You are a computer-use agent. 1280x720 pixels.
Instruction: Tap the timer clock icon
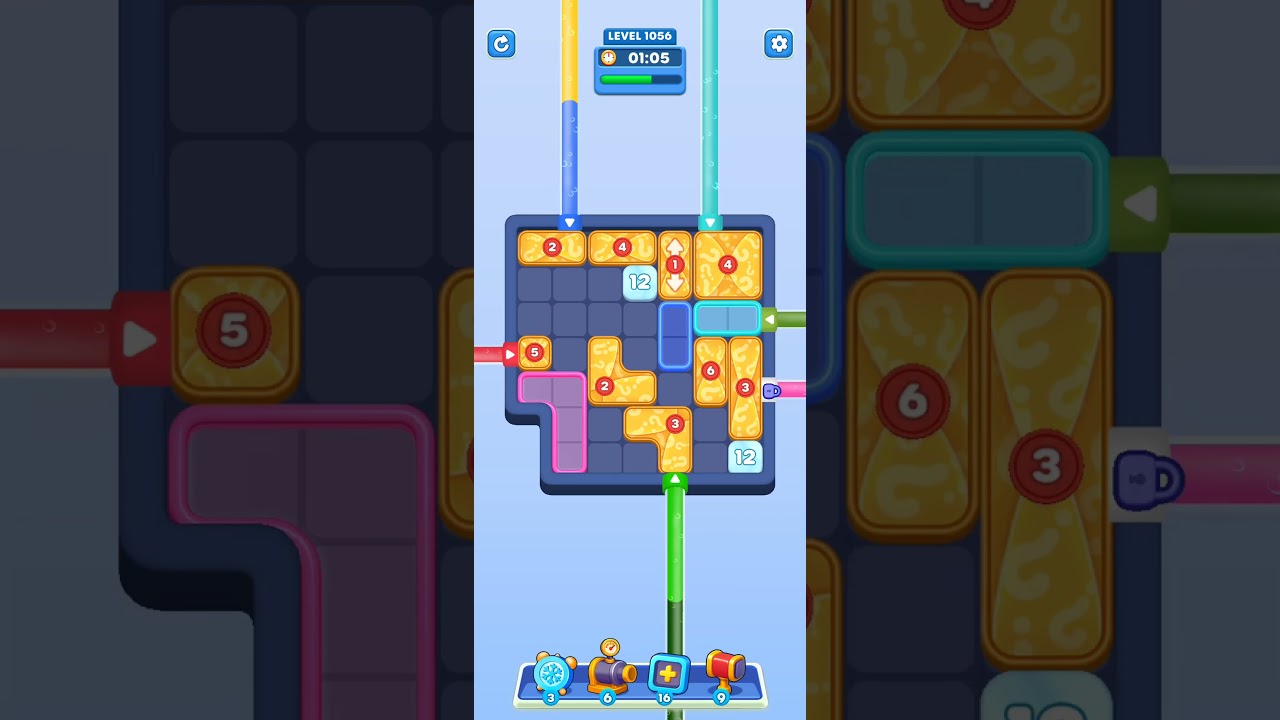[610, 58]
